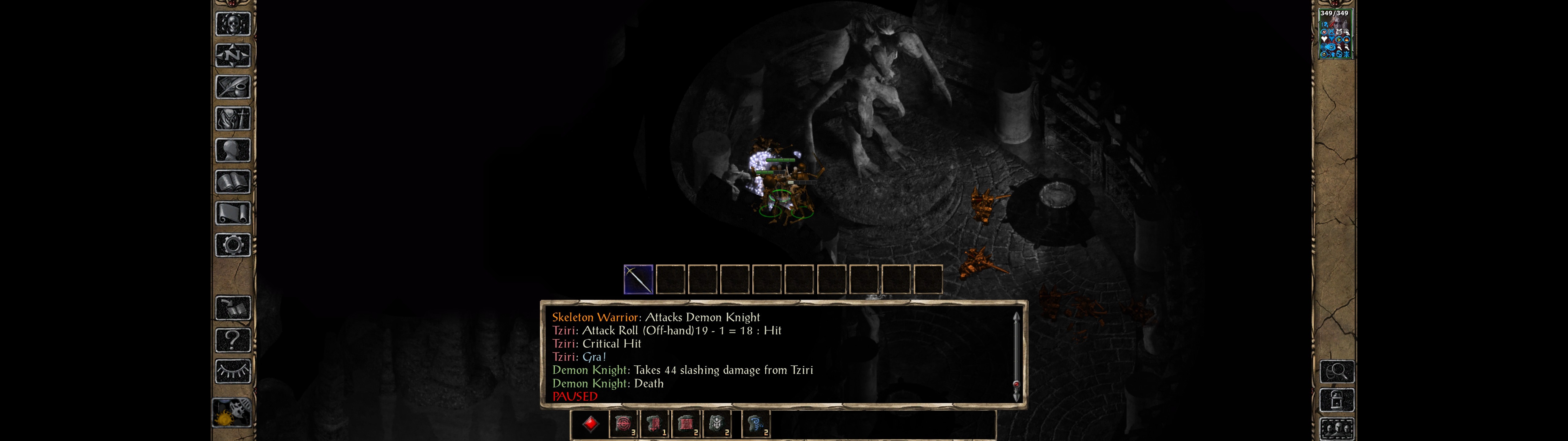Click the padlock button on the right sidebar
The image size is (1568, 441).
[1337, 401]
